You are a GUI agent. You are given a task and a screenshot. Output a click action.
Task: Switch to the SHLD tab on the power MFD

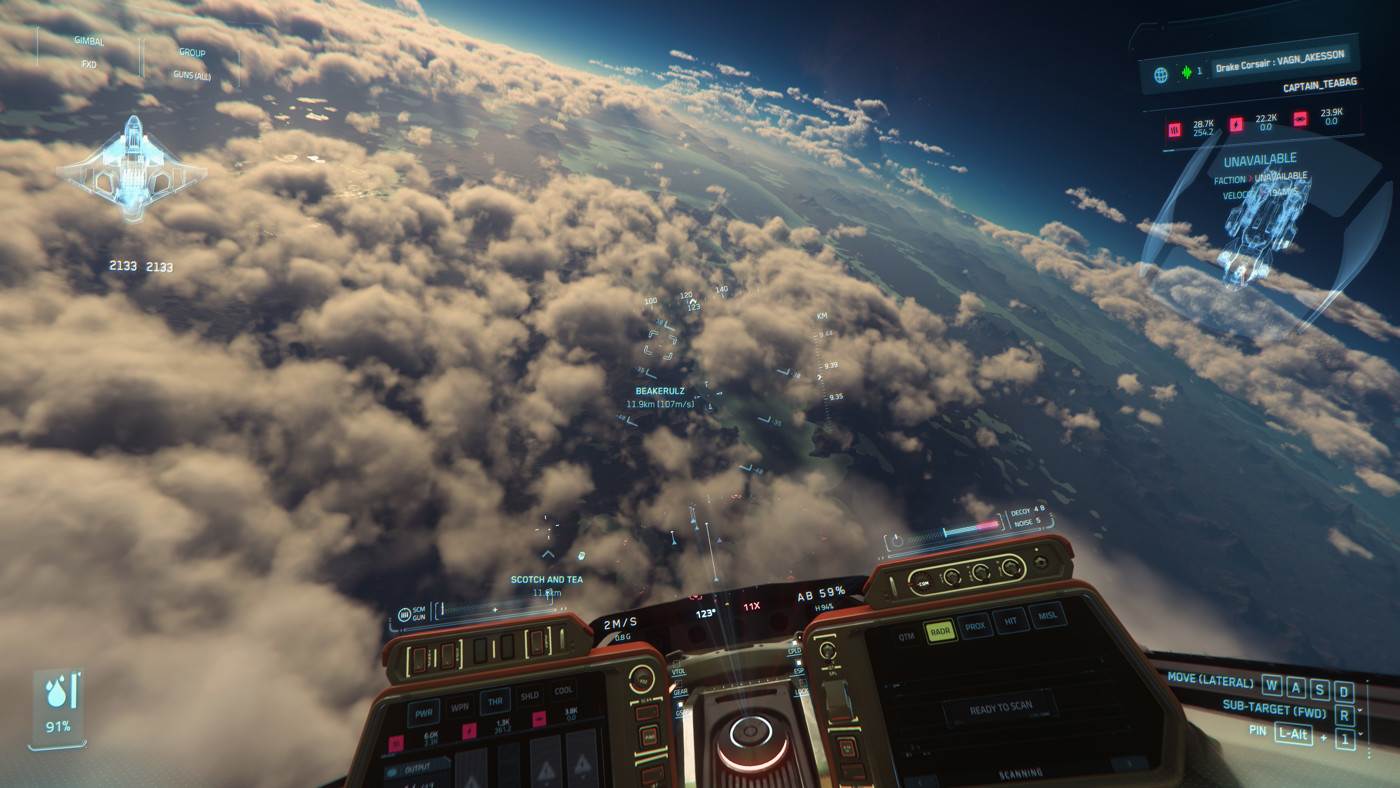(530, 695)
